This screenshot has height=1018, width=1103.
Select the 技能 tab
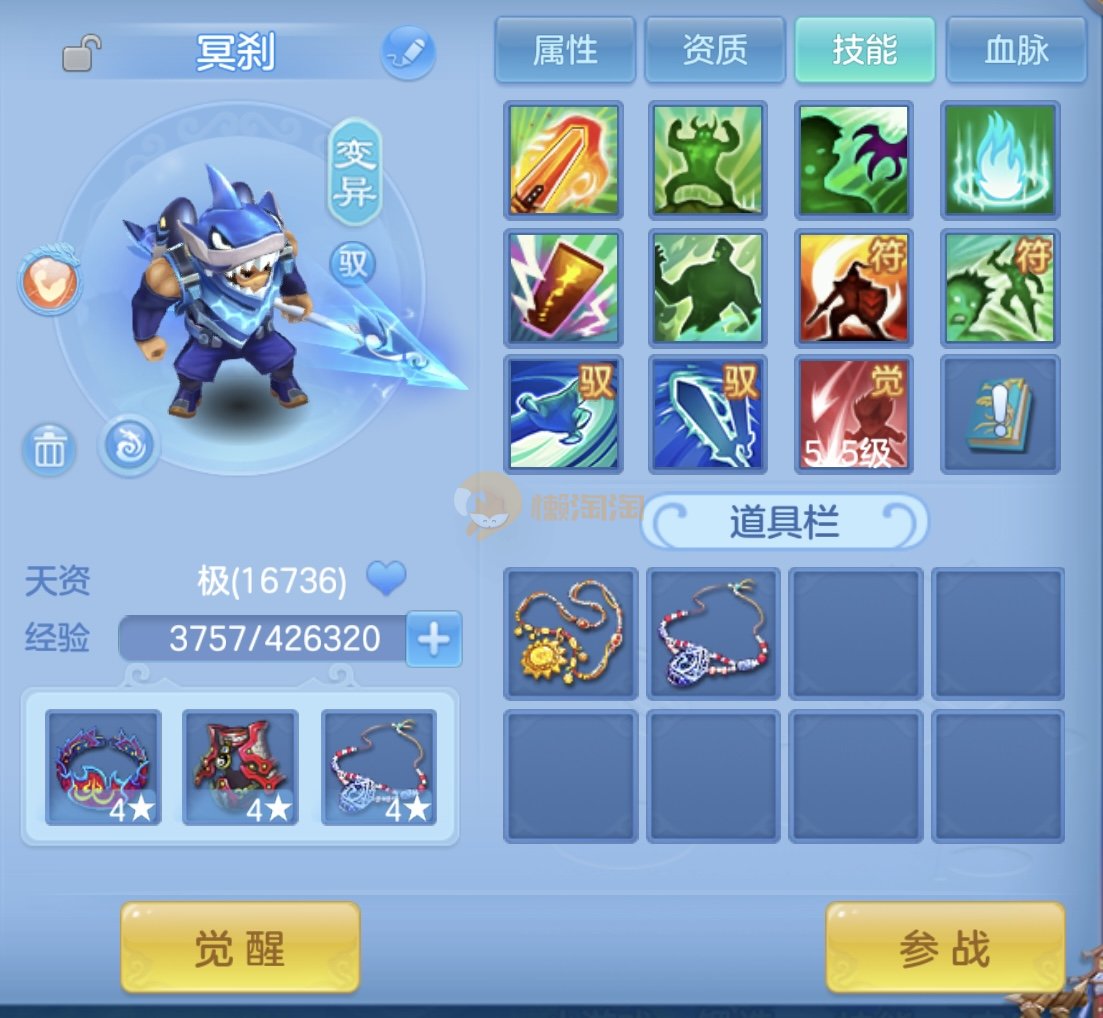(865, 50)
